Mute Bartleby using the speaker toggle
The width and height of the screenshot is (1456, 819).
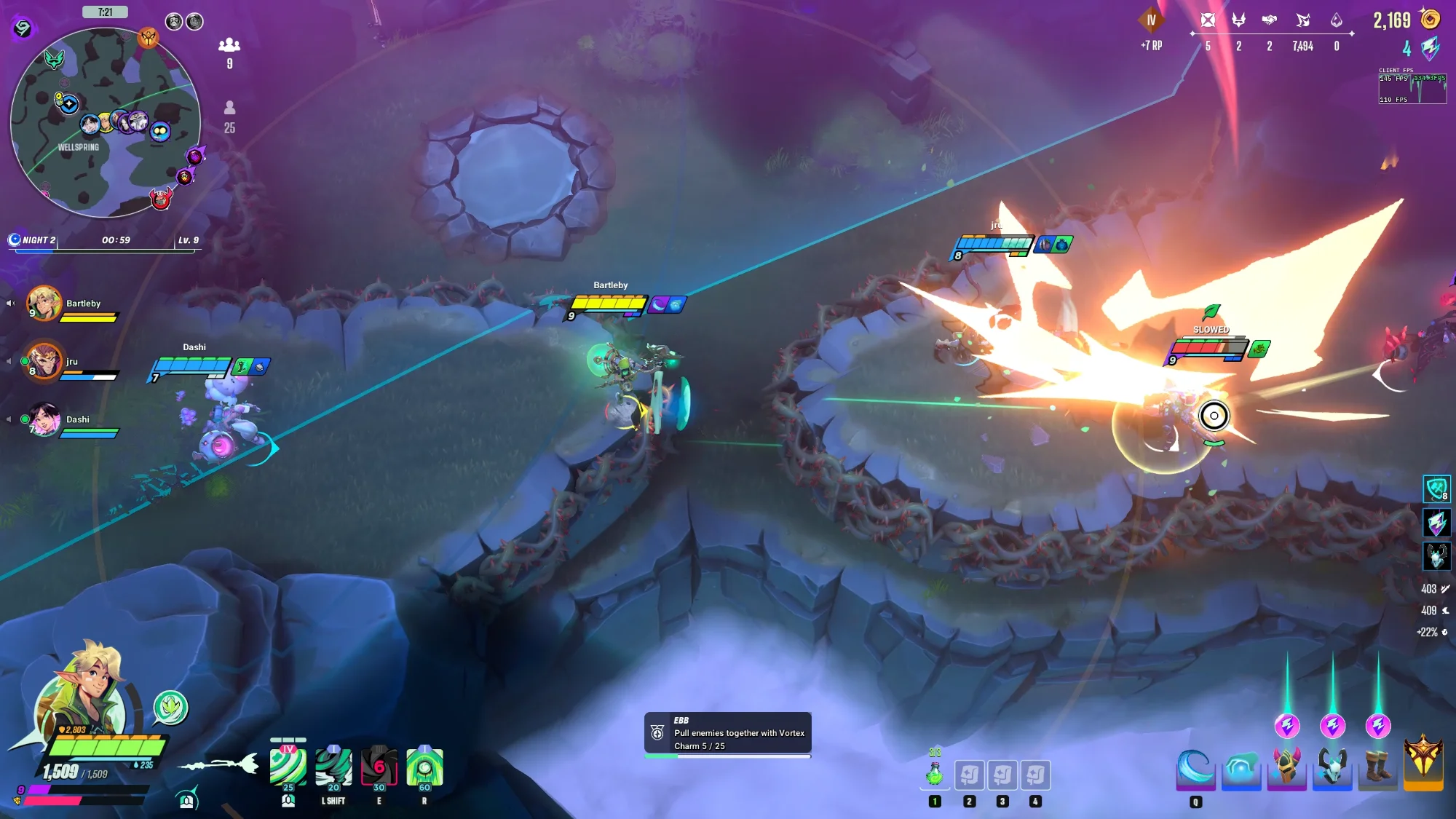click(10, 303)
